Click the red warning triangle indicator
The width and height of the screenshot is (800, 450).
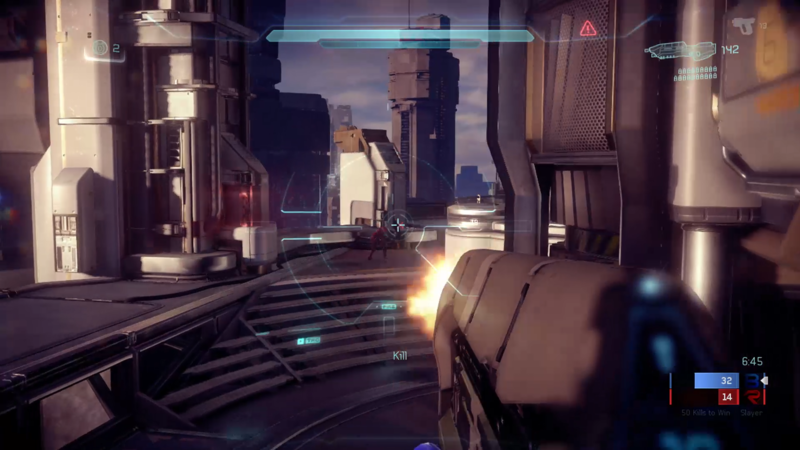click(x=588, y=29)
